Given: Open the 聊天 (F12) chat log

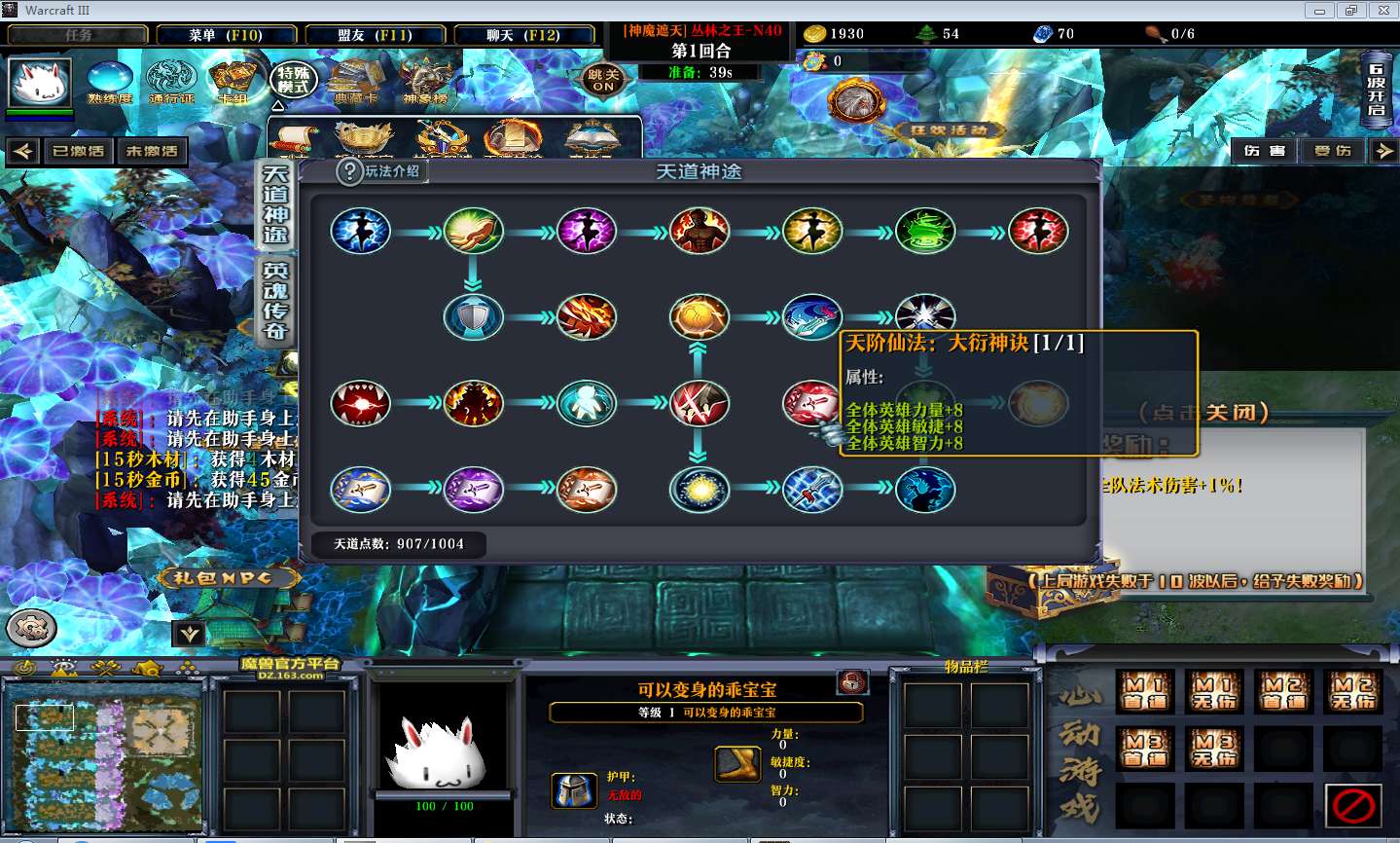Looking at the screenshot, I should click(523, 35).
